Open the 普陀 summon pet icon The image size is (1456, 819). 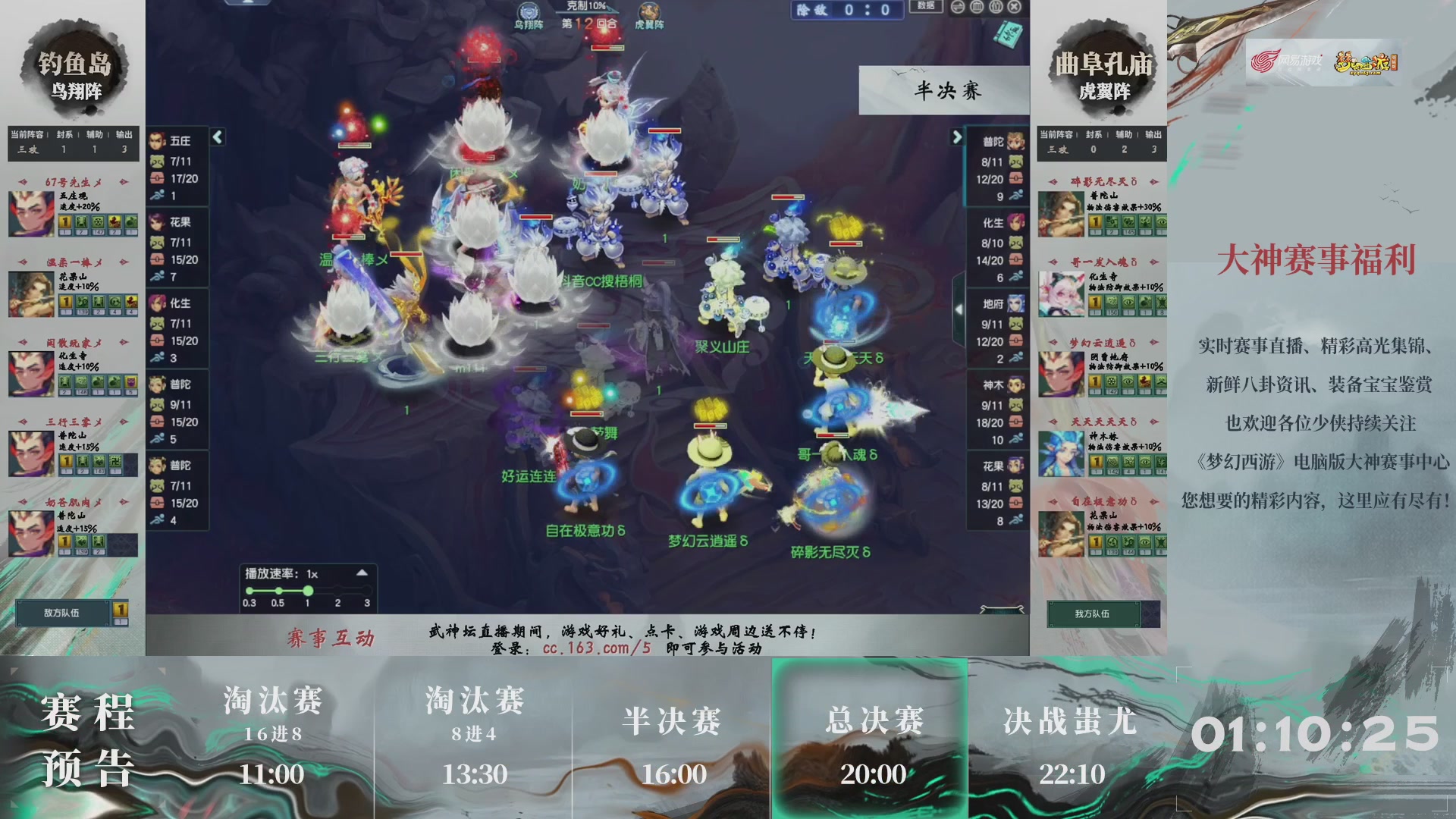[x=158, y=385]
